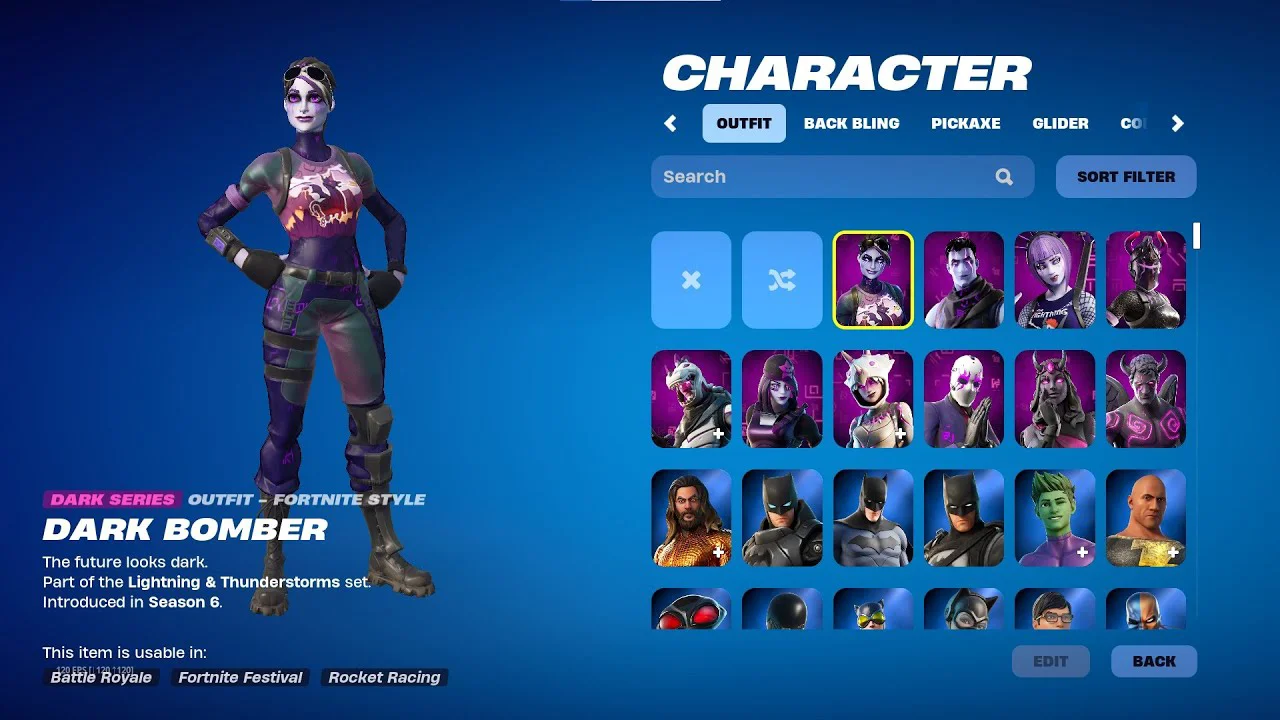Clear outfit using the X tile
The height and width of the screenshot is (720, 1280).
tap(691, 280)
